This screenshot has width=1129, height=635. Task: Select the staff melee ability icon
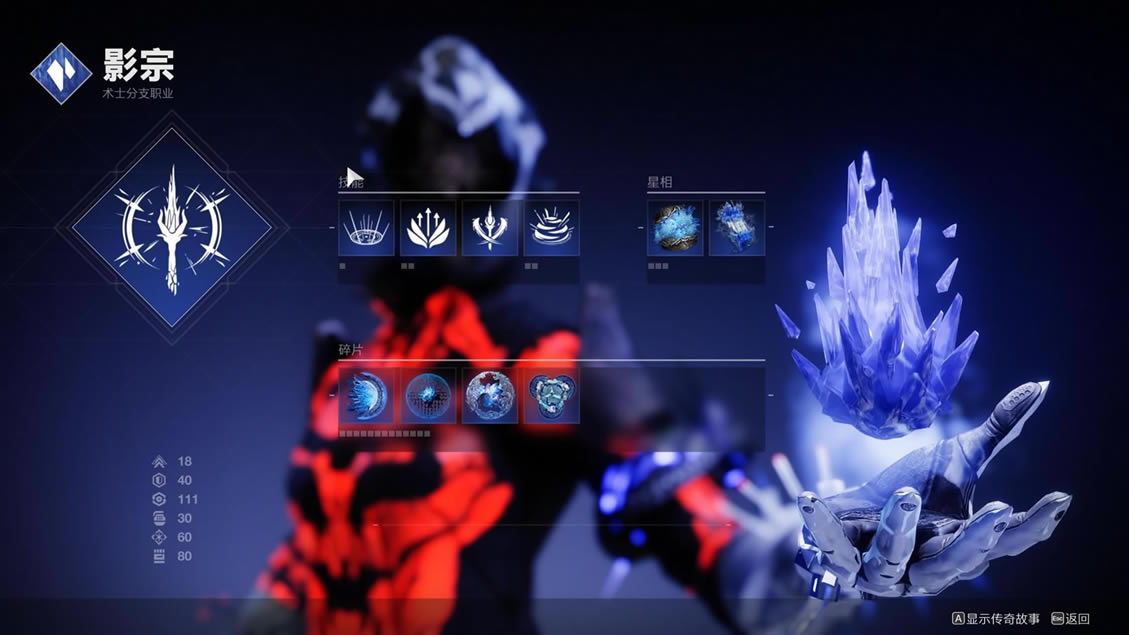pyautogui.click(x=490, y=228)
